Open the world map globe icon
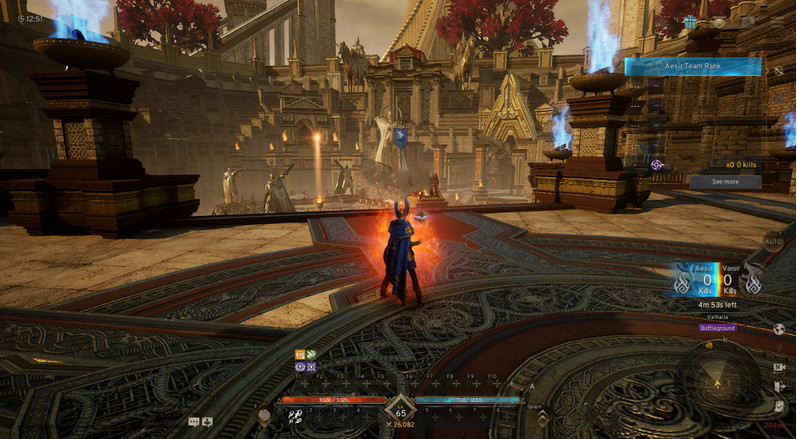This screenshot has width=797, height=439. (779, 328)
